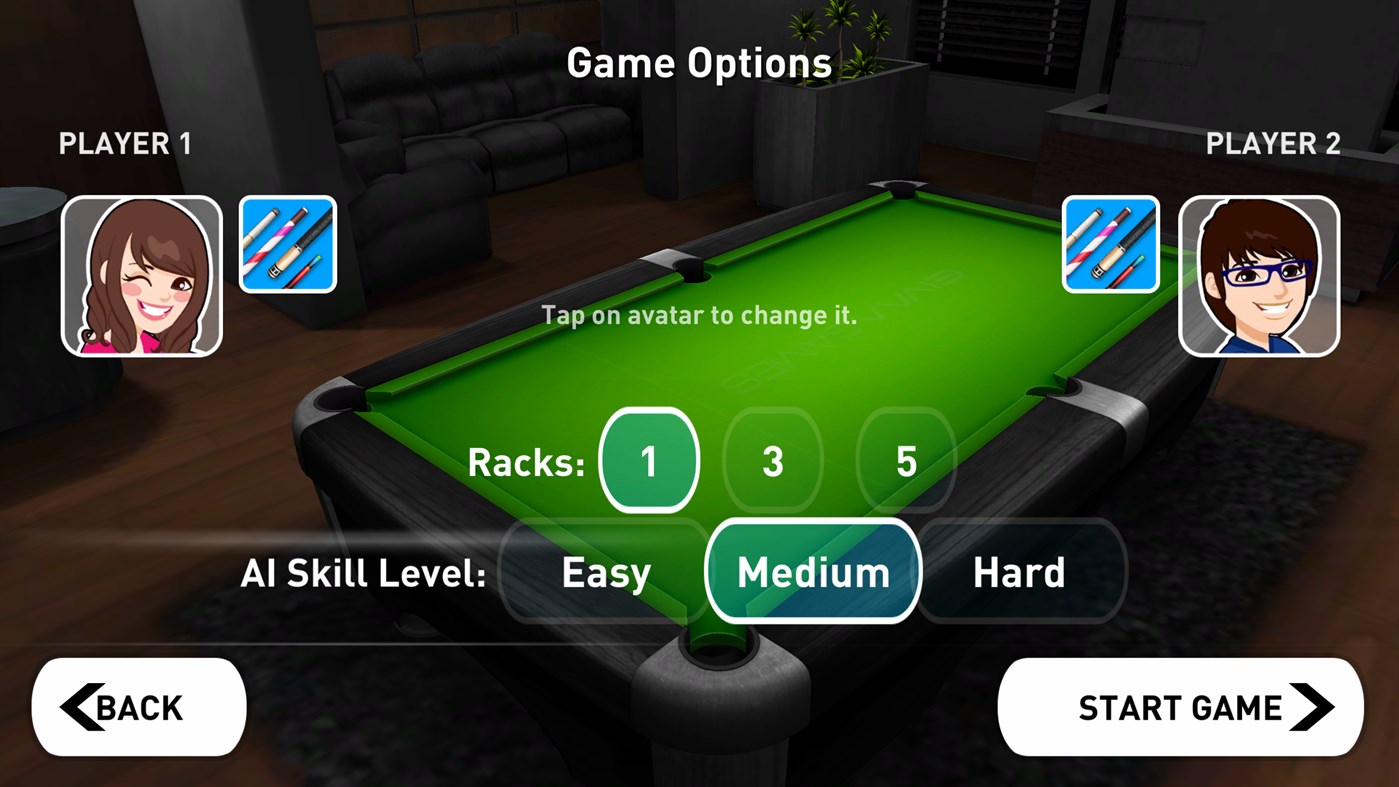Viewport: 1399px width, 787px height.
Task: Click the PLAYER 2 label
Action: (x=1272, y=143)
